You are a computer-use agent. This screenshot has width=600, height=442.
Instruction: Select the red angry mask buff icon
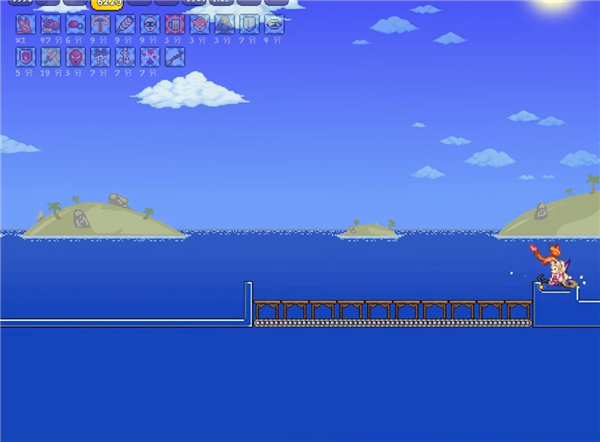[75, 56]
